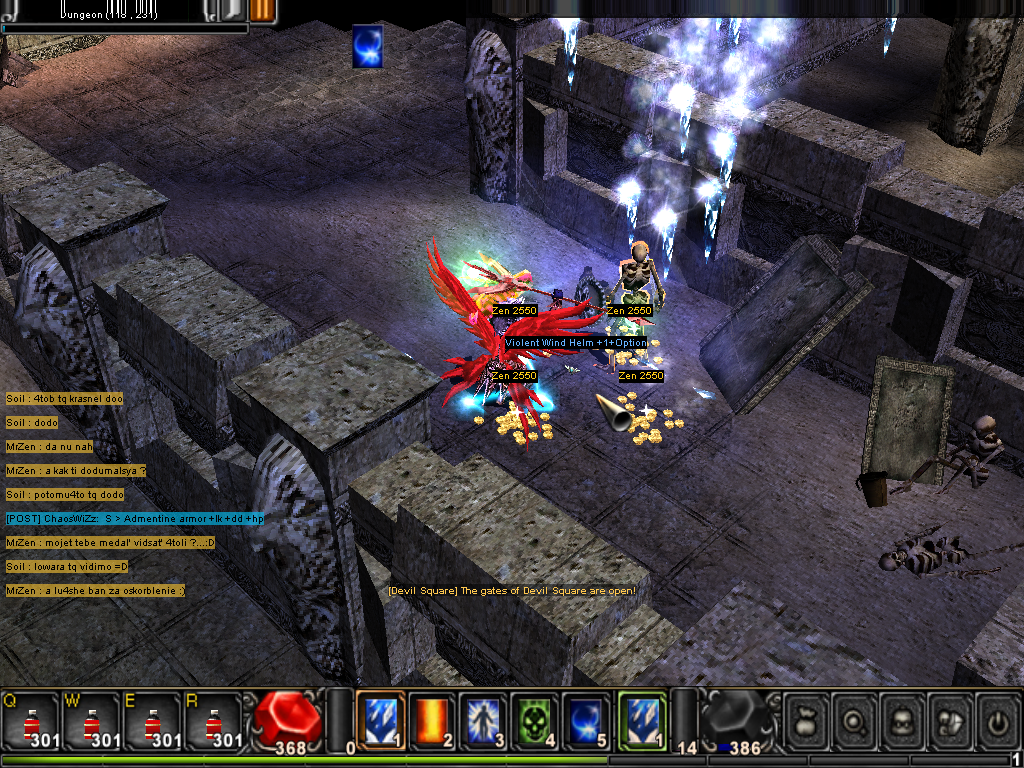Open the power system menu button
This screenshot has height=768, width=1024.
coord(997,719)
